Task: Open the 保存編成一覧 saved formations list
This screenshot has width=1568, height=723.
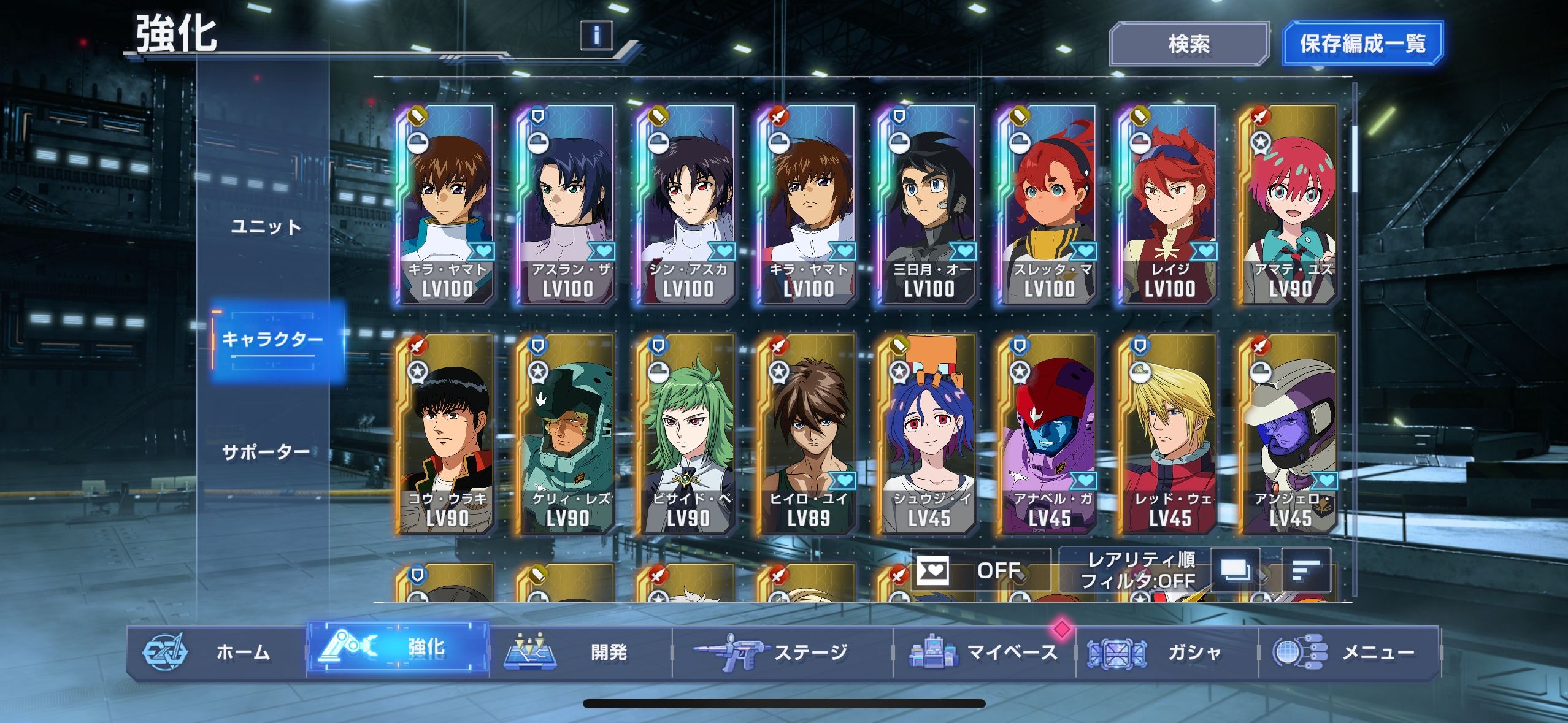Action: 1362,44
